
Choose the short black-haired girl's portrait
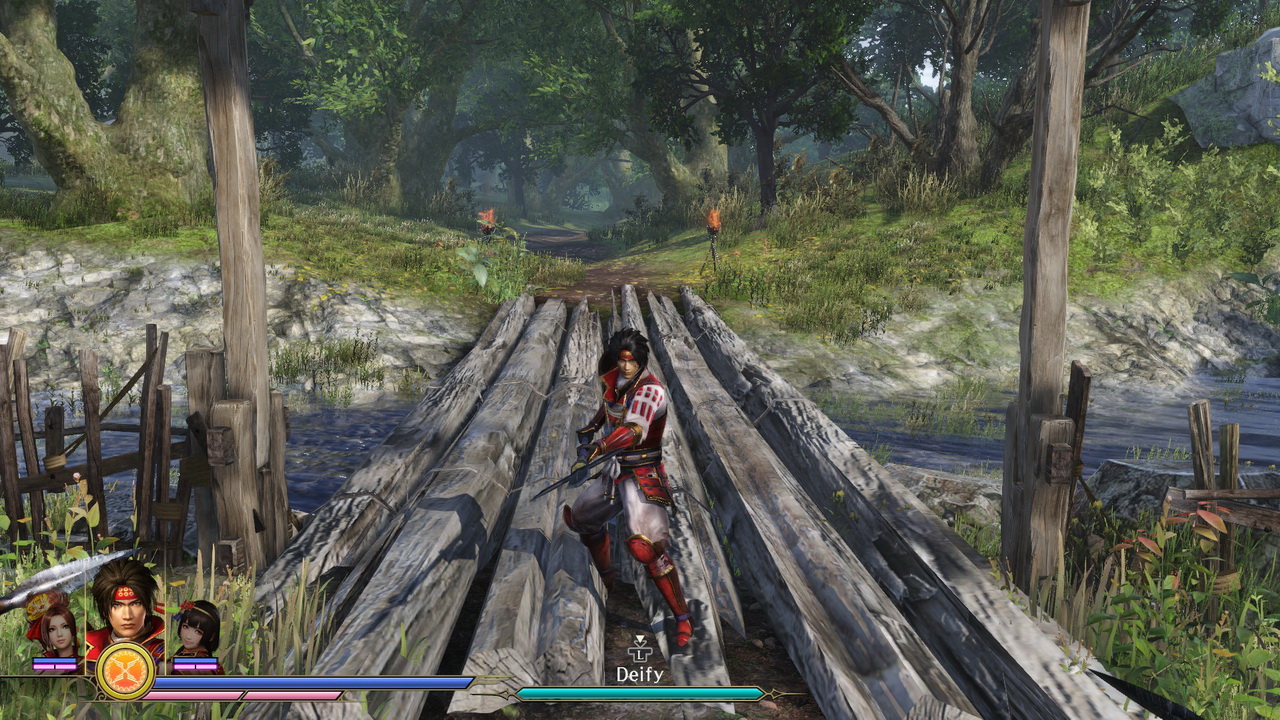coord(197,628)
